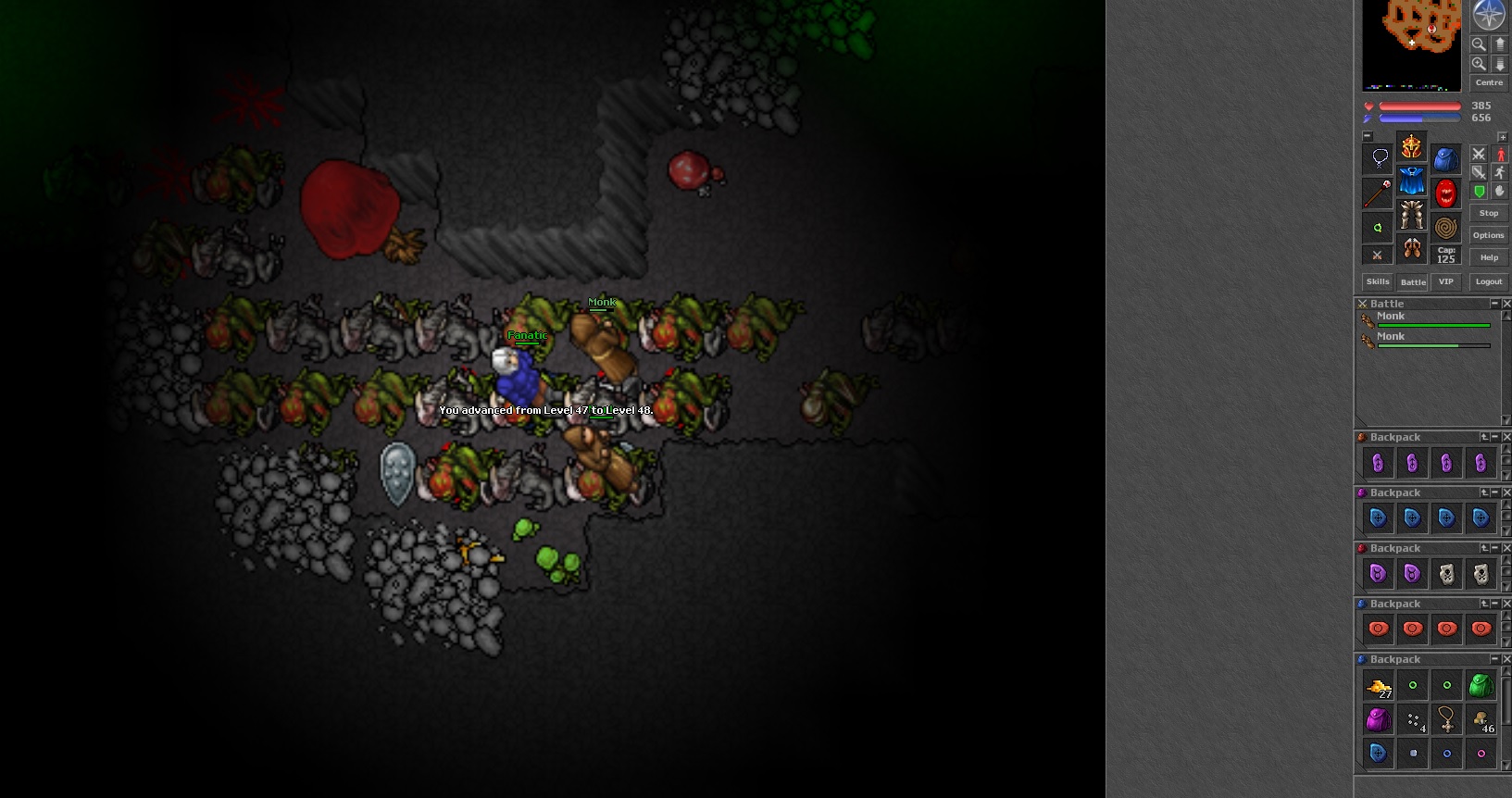The image size is (1512, 798).
Task: Select the blue robe armor slot
Action: [x=1411, y=181]
